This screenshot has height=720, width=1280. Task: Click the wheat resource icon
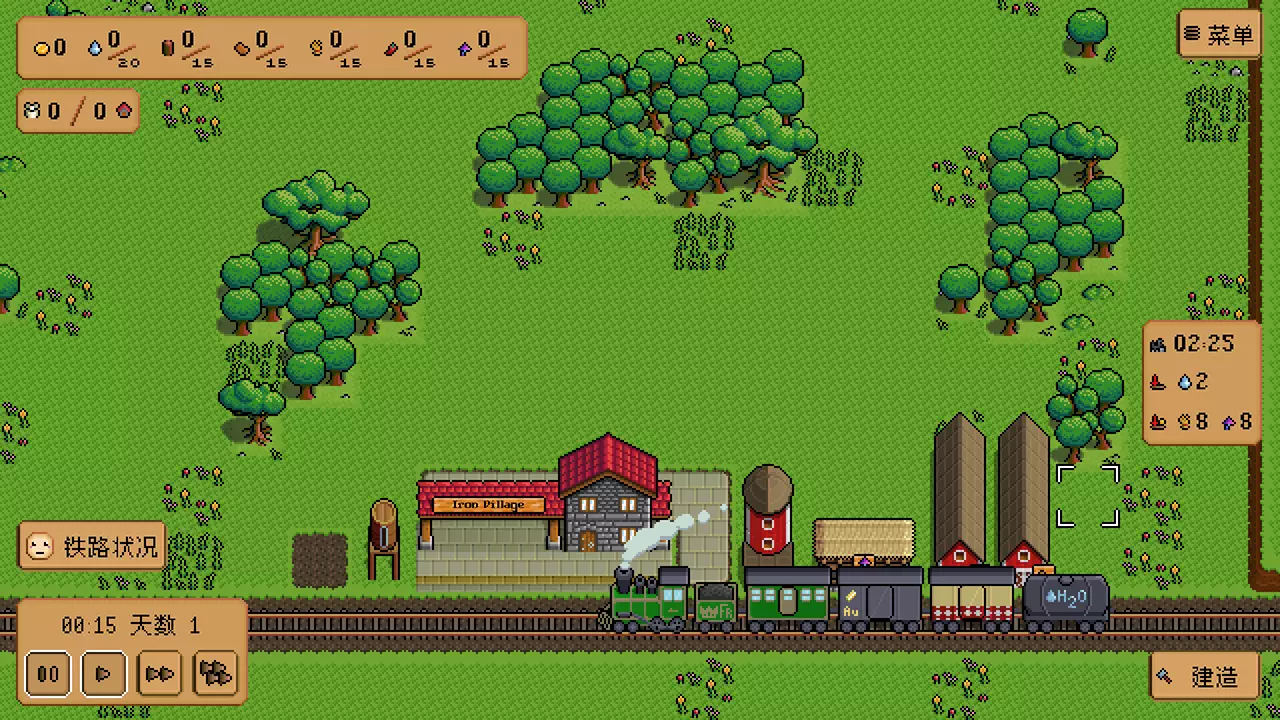316,46
